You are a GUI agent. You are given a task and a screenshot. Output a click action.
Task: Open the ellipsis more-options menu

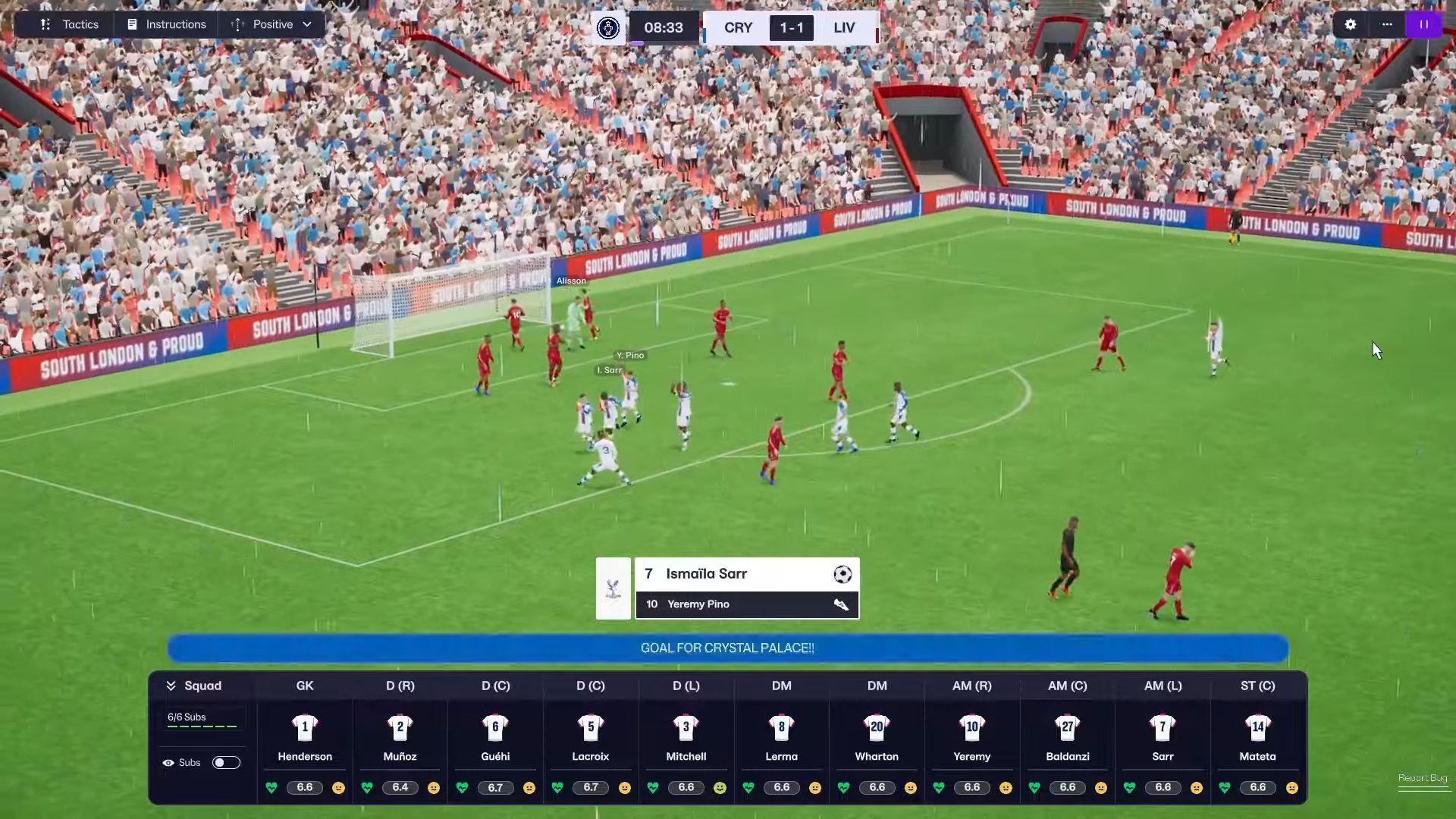(x=1387, y=24)
